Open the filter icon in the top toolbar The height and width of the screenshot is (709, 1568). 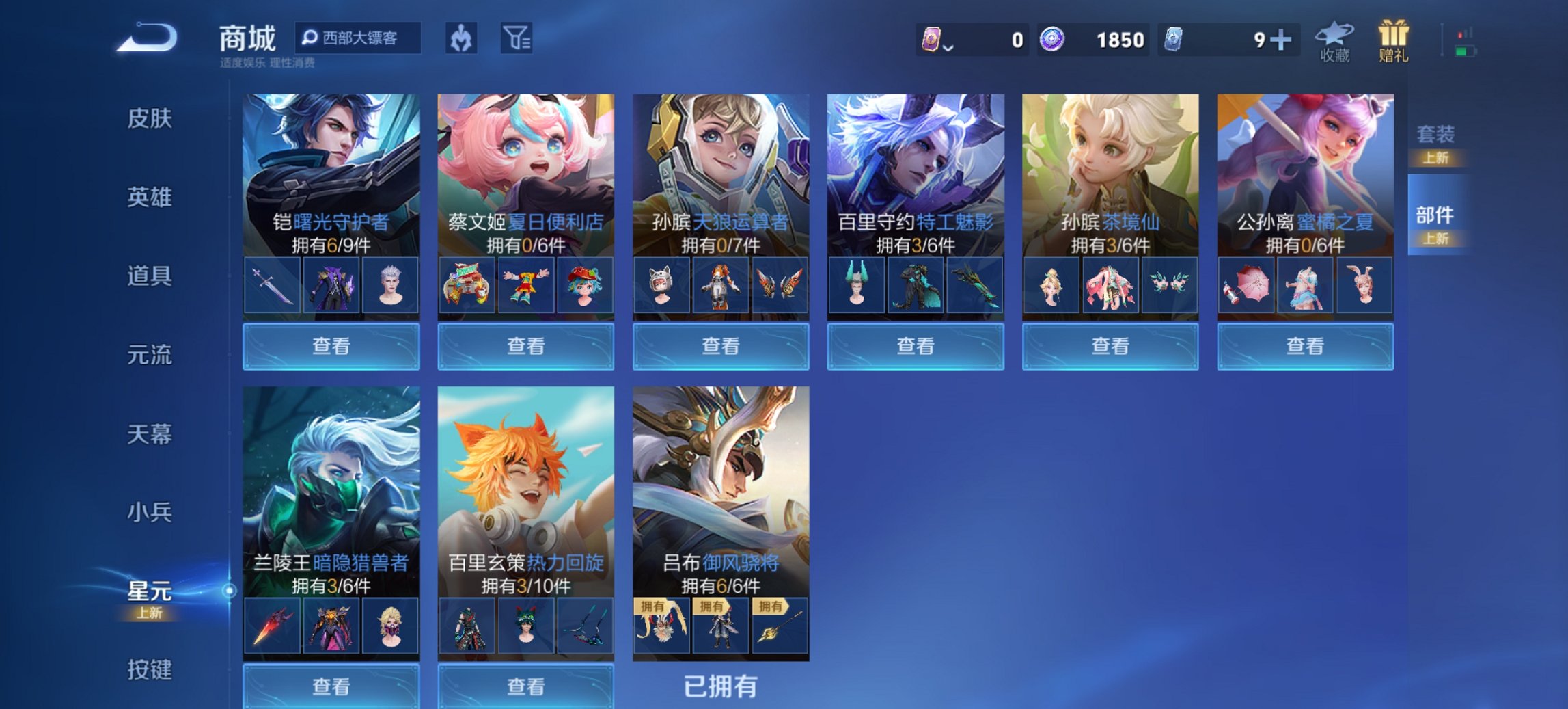point(516,39)
